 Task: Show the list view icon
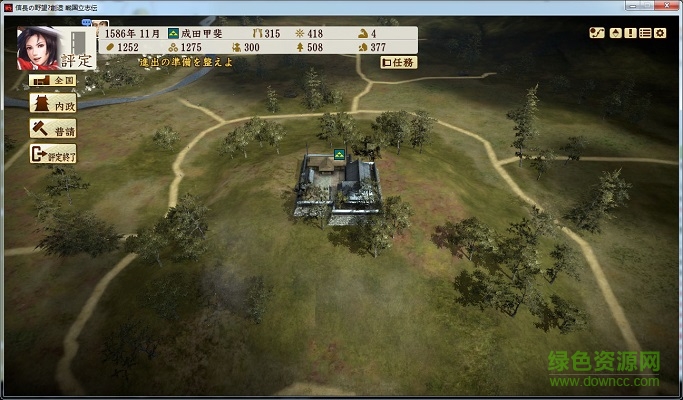[x=645, y=33]
